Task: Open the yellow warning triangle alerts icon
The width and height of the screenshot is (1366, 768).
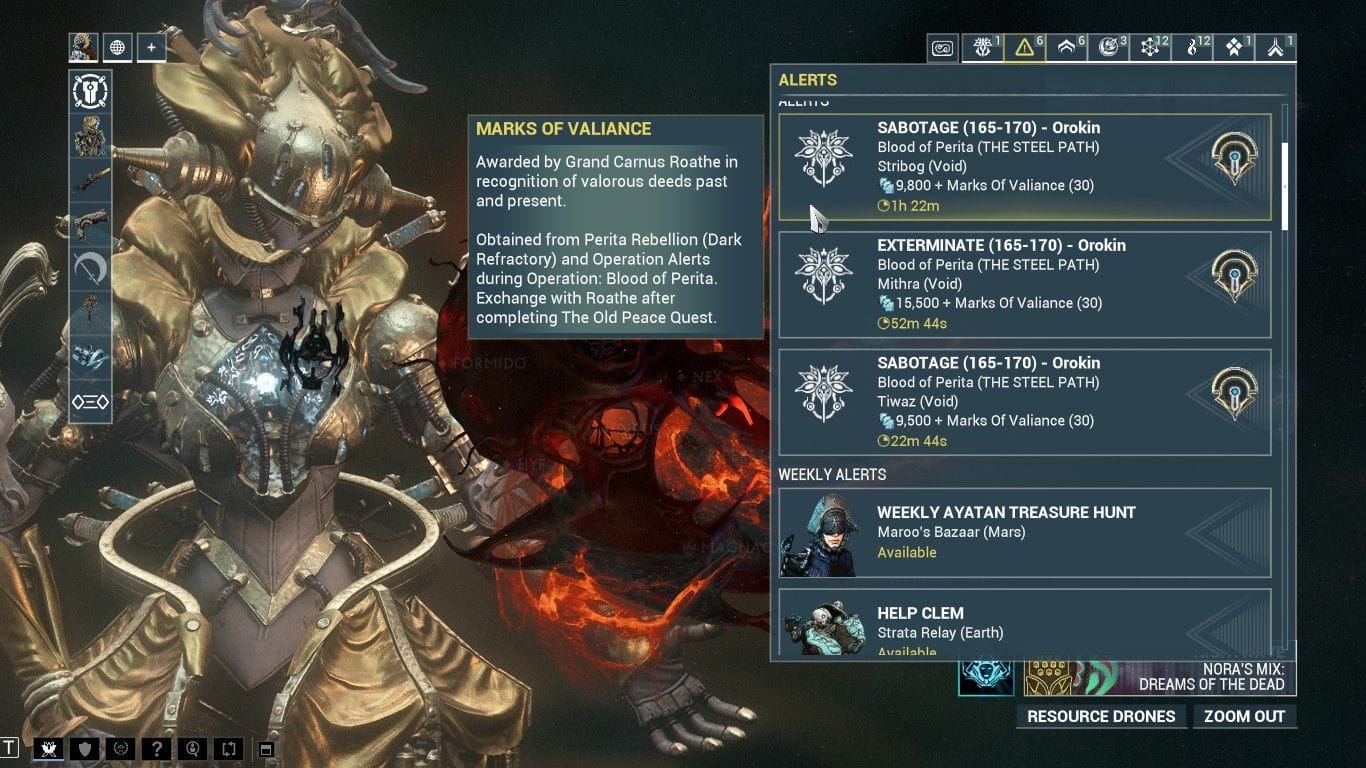Action: point(1023,47)
